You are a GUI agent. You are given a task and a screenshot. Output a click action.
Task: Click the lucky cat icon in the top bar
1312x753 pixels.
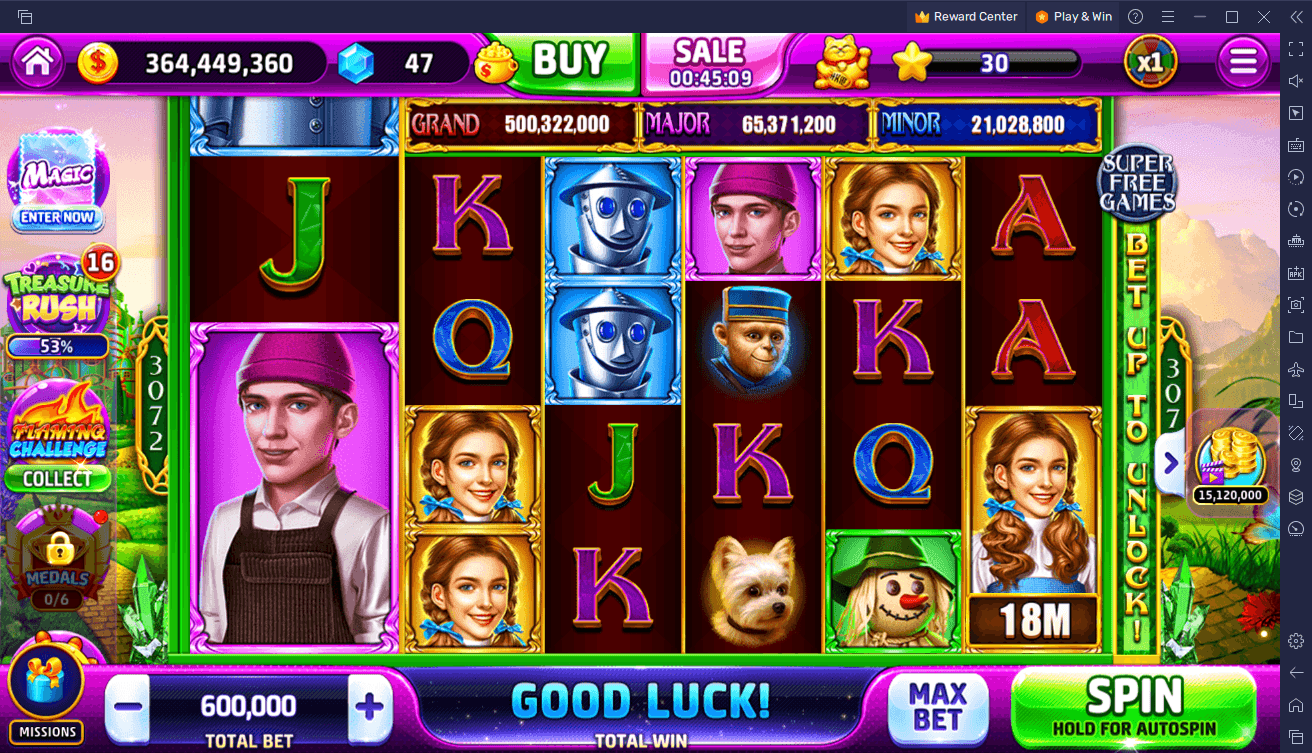(x=840, y=60)
